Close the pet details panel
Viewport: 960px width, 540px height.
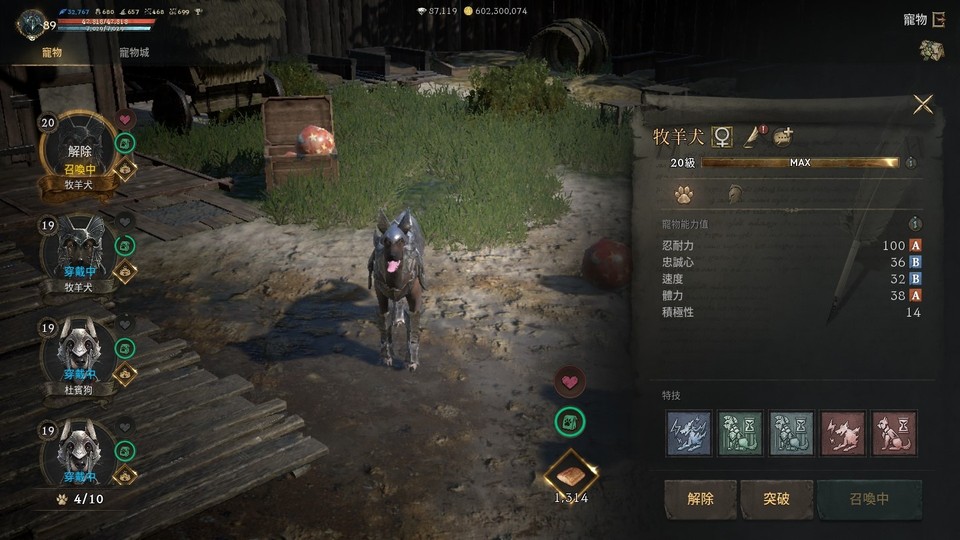pyautogui.click(x=923, y=105)
